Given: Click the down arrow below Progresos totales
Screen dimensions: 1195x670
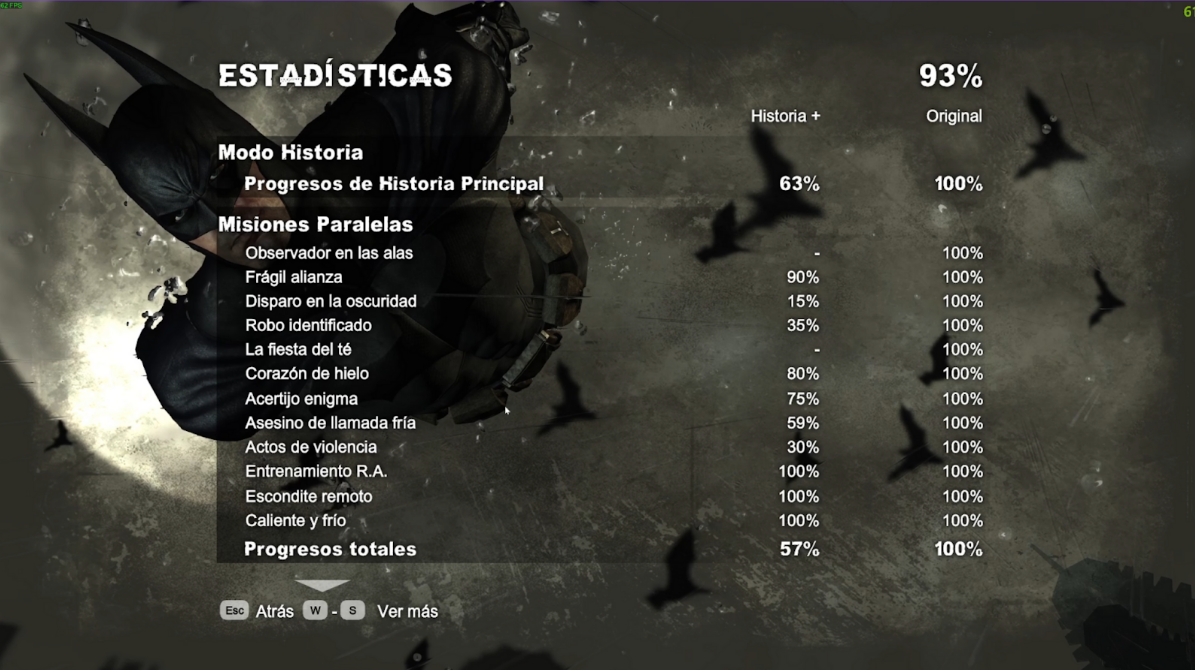Looking at the screenshot, I should (x=322, y=585).
